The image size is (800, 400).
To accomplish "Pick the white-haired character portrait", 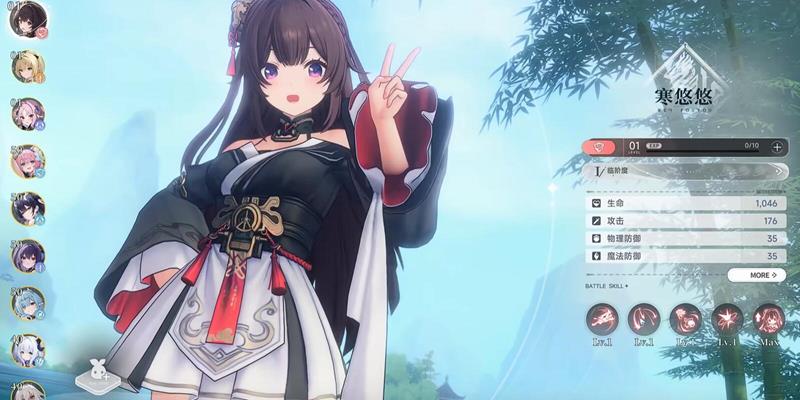I will [27, 350].
